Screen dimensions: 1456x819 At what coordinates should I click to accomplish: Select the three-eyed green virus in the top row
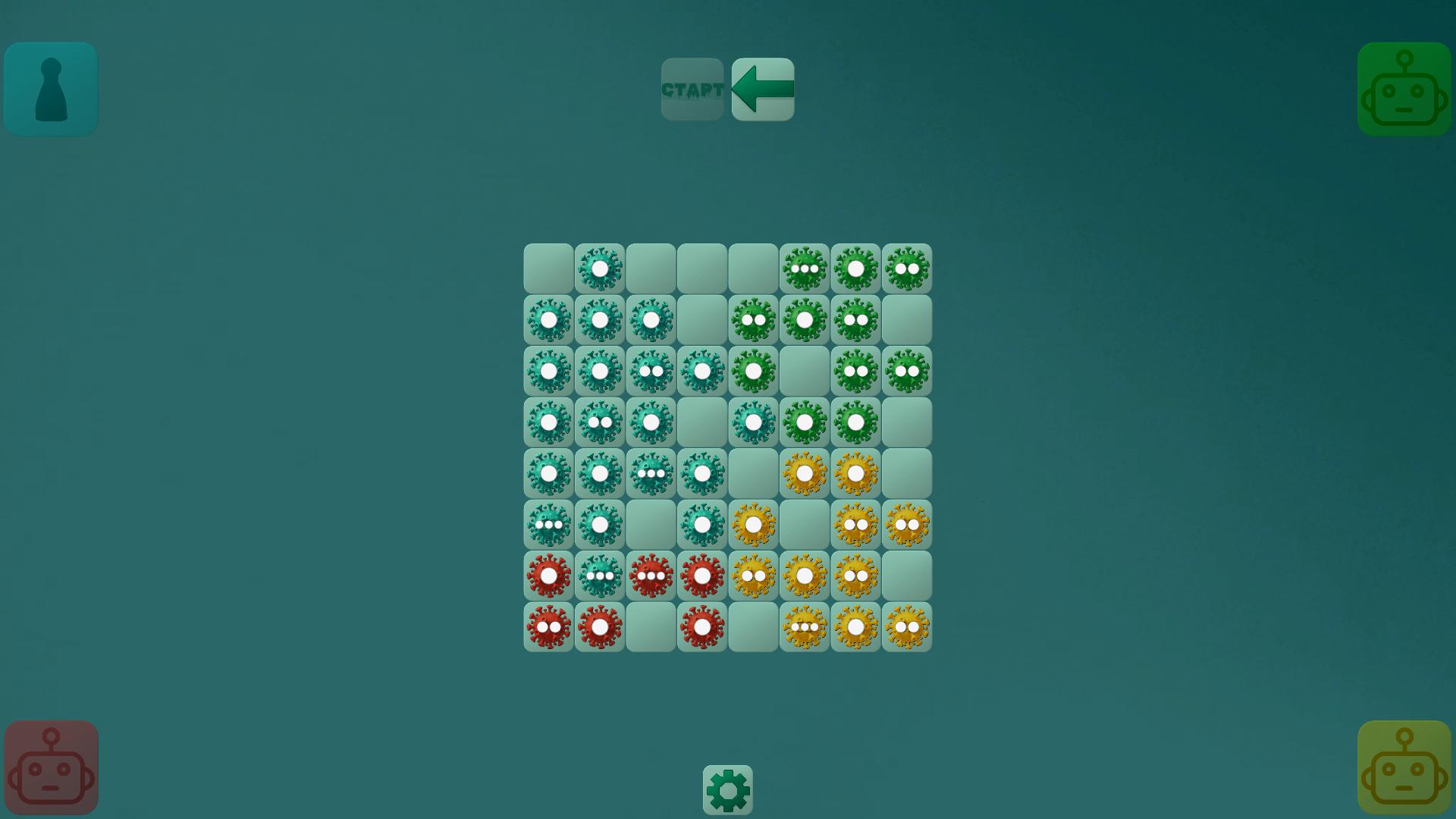point(805,267)
